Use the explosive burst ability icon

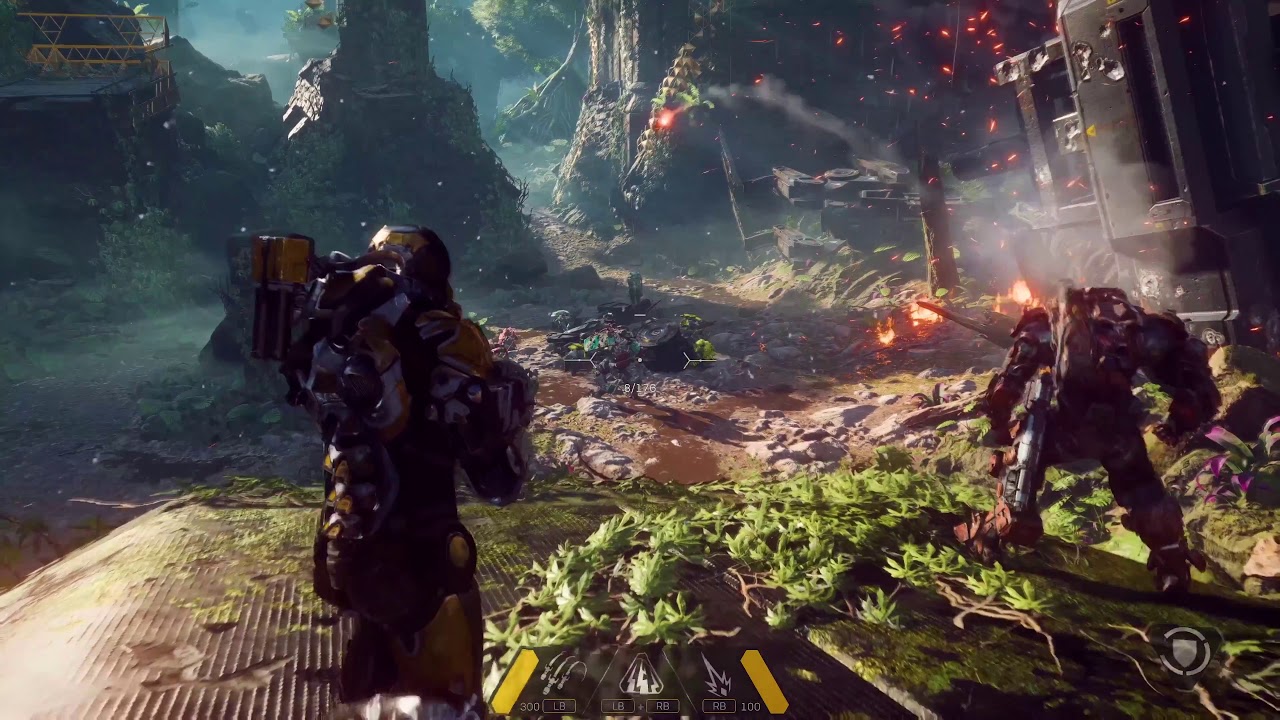(716, 674)
